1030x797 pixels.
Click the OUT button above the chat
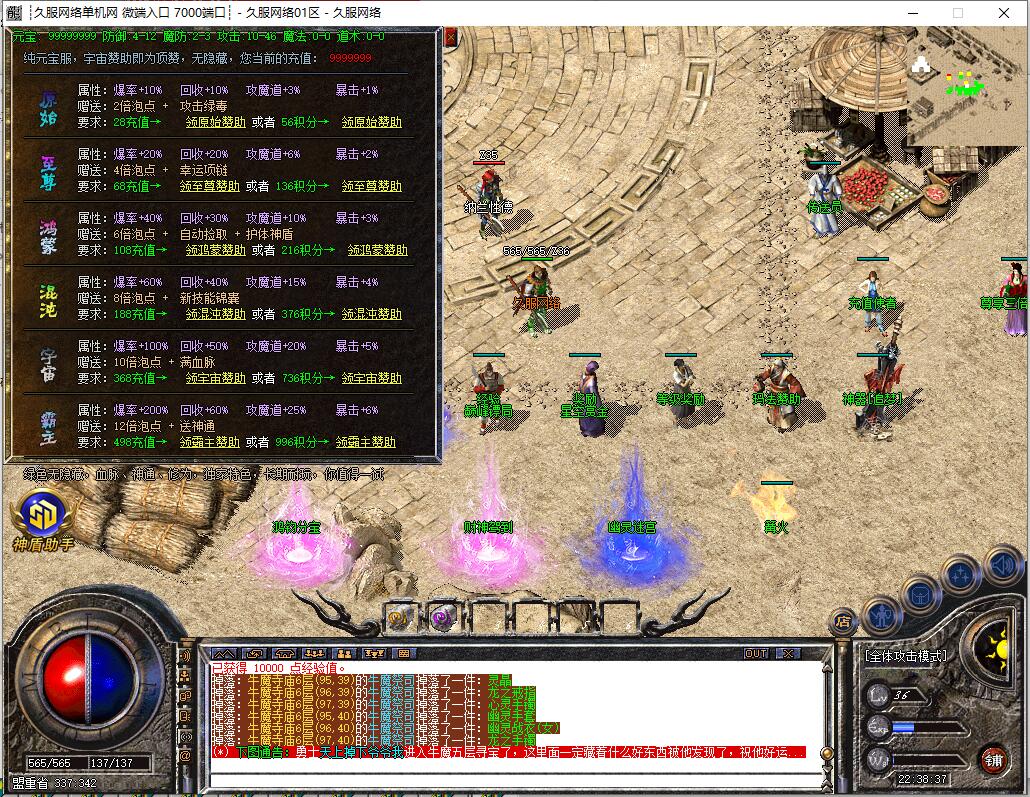click(x=756, y=653)
